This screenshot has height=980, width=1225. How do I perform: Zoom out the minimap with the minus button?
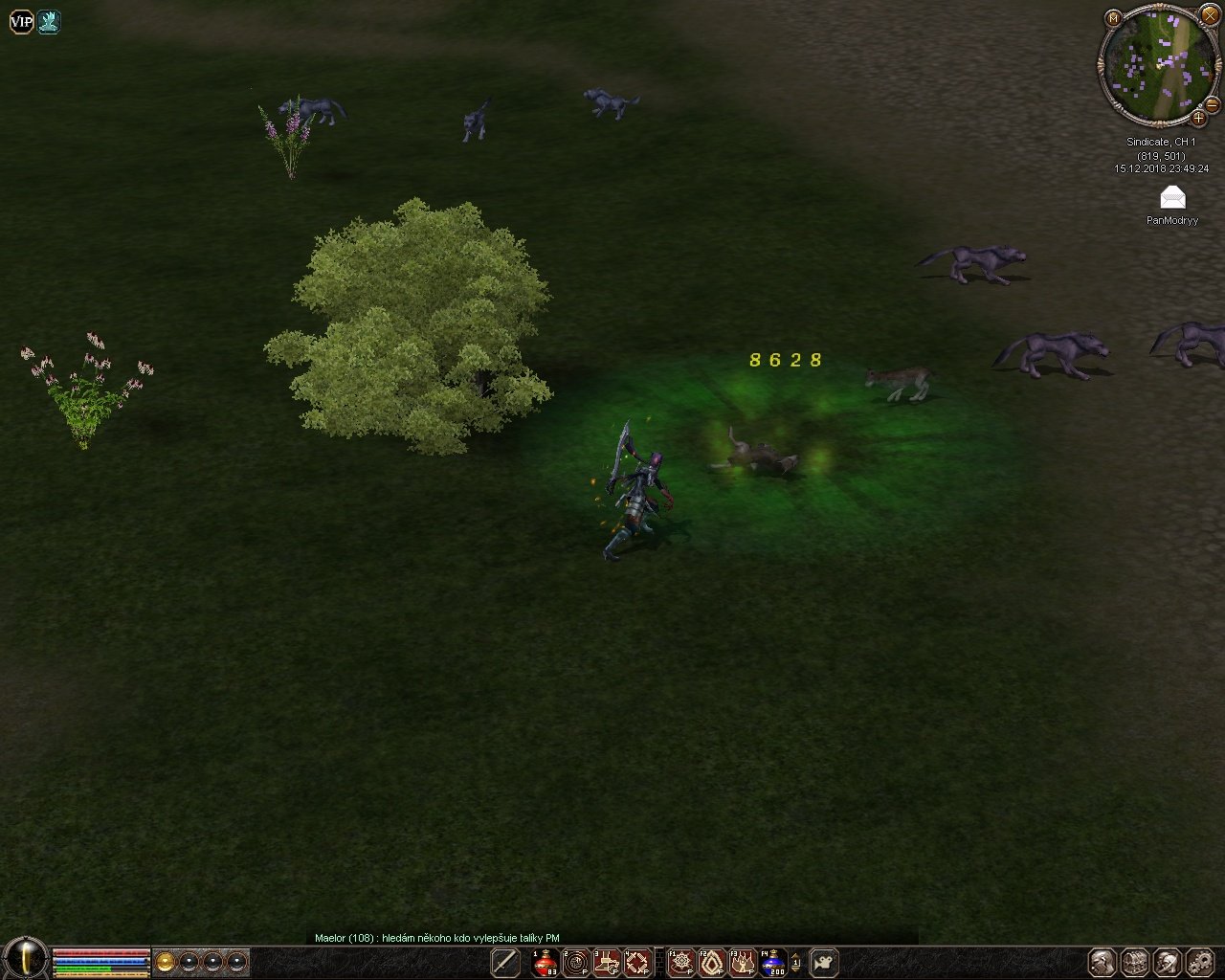1212,103
